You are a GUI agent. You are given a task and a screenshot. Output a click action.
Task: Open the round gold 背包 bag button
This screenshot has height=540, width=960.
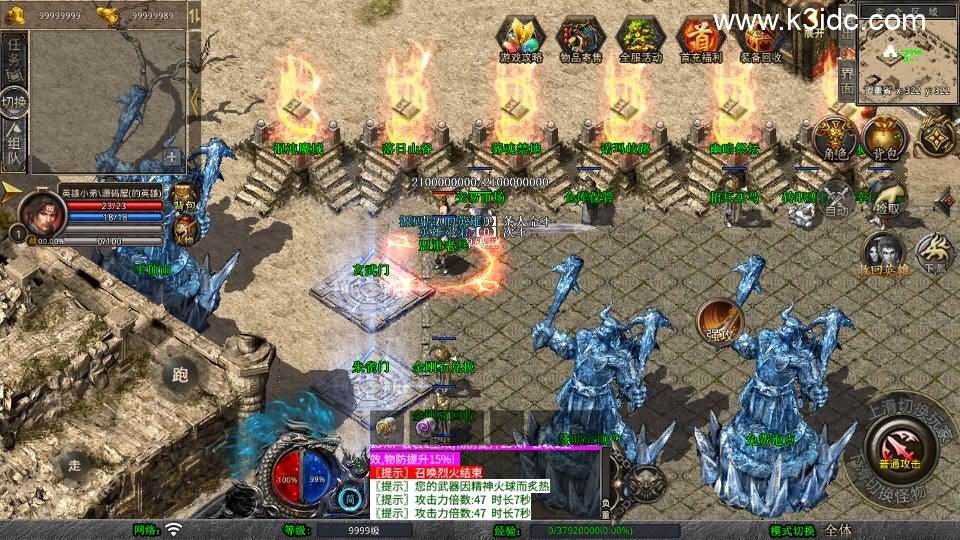coord(884,139)
